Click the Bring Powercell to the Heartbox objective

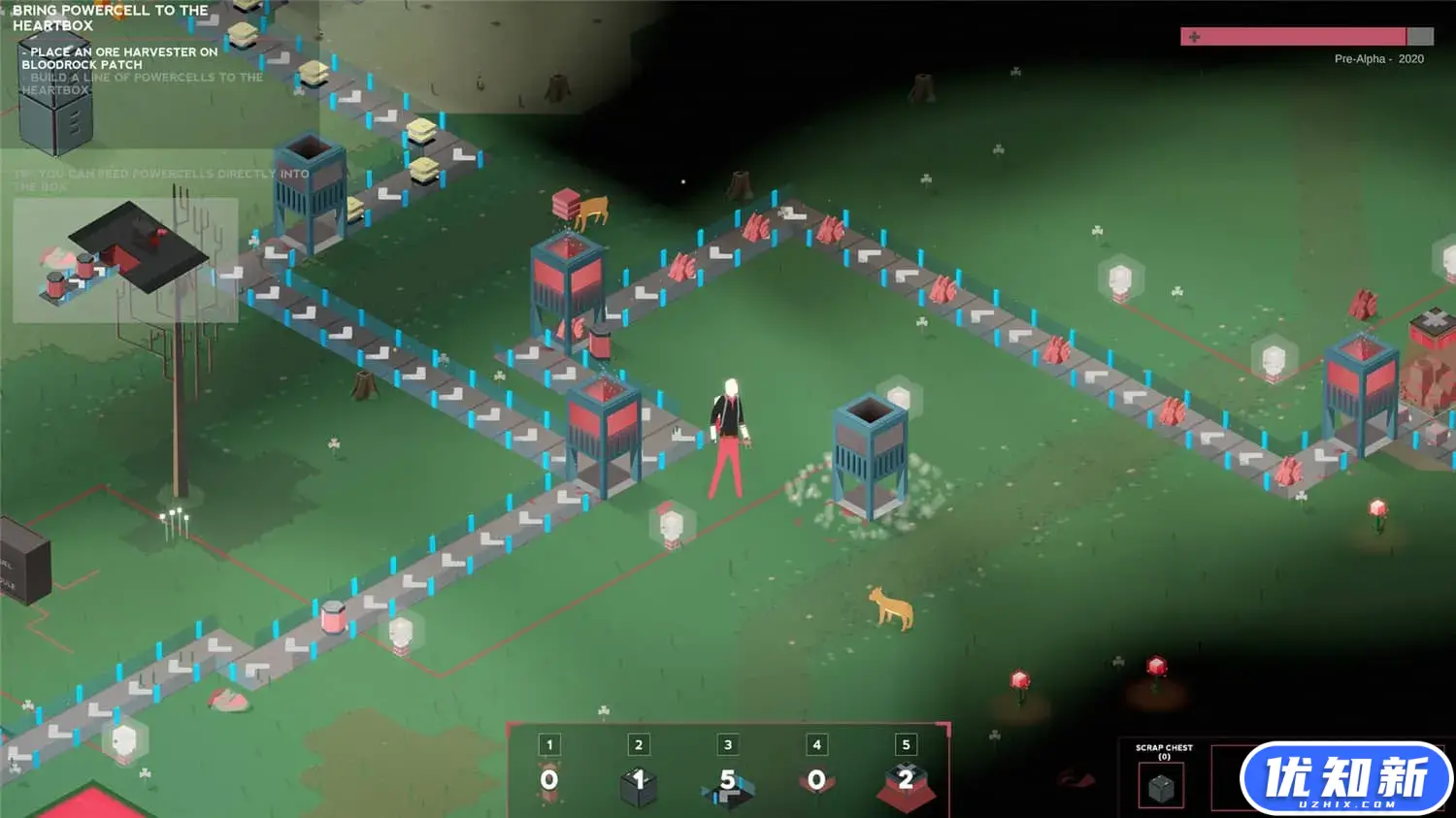(x=110, y=17)
